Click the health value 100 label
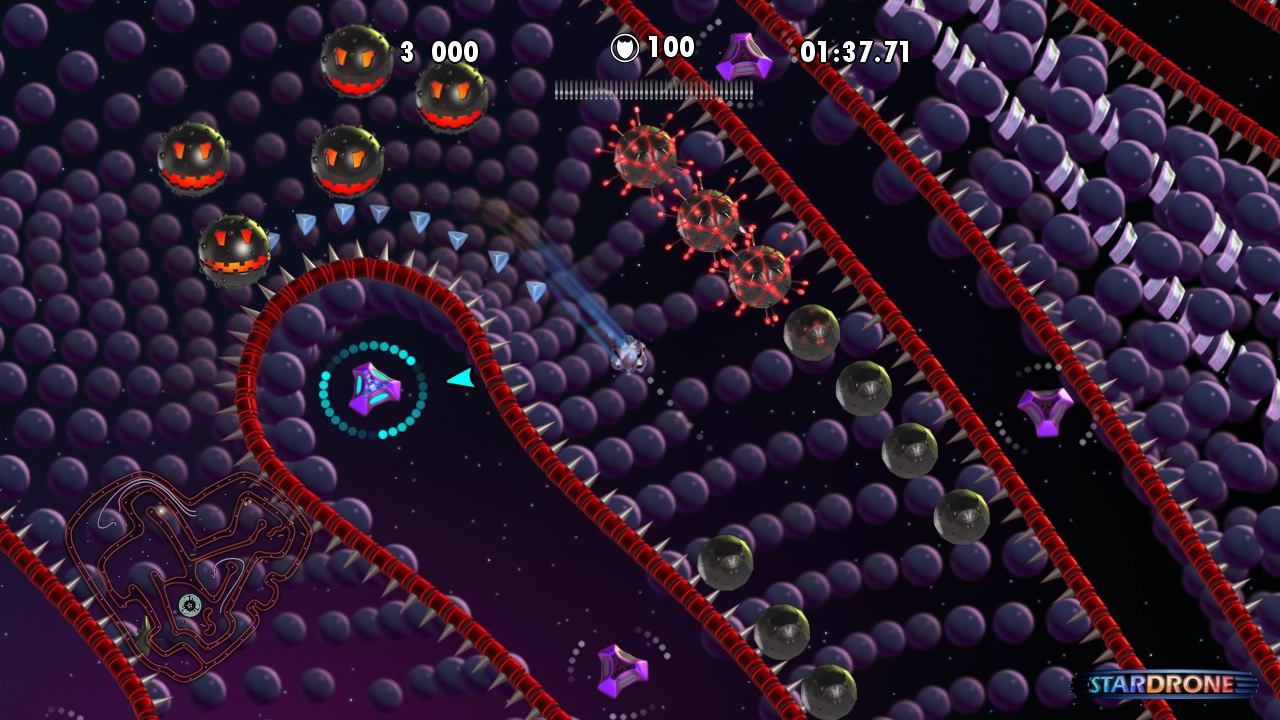Screen dimensions: 1280x720 672,46
